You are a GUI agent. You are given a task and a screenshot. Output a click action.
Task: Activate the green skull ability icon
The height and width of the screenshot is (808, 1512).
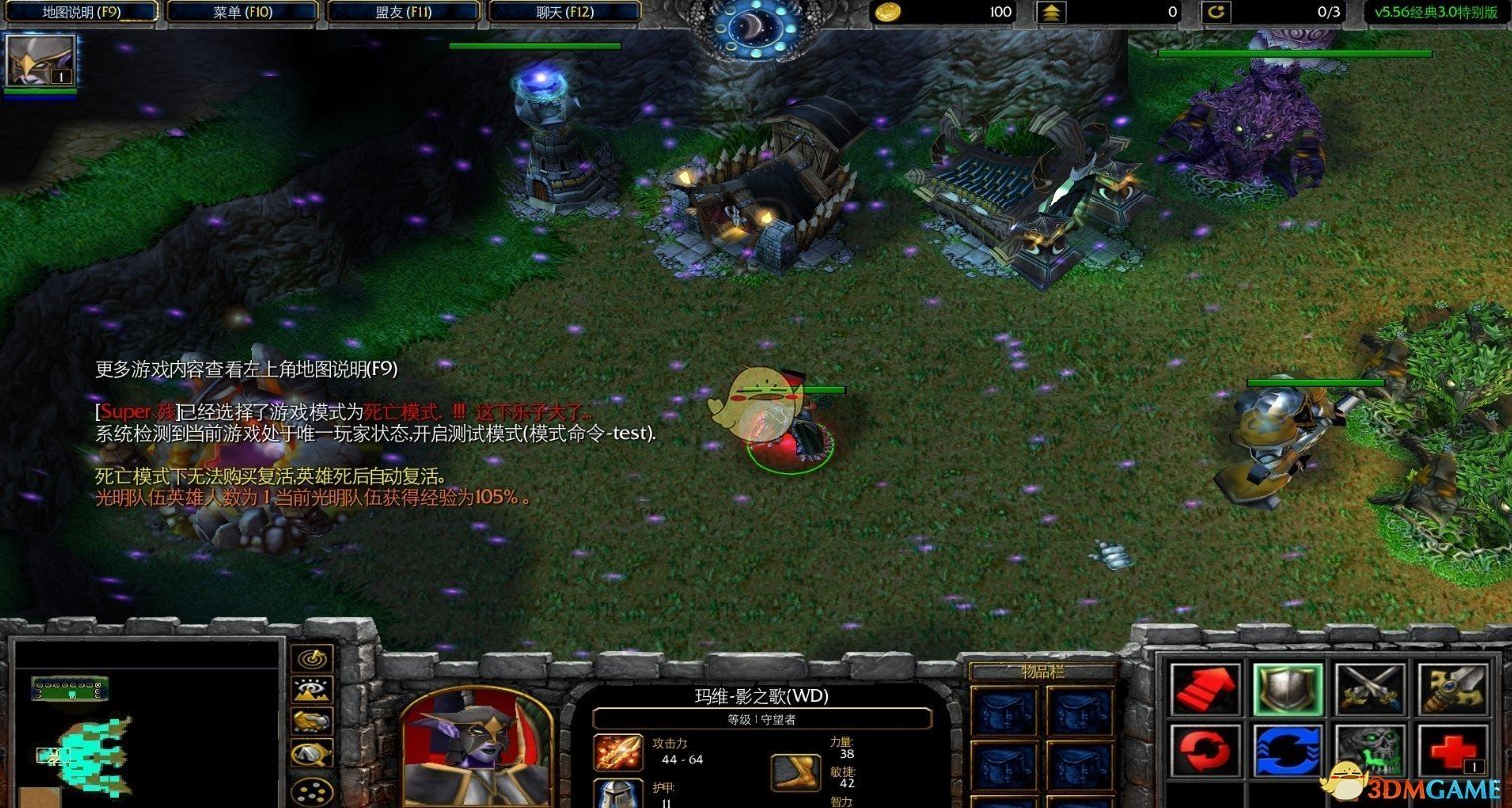click(x=1371, y=750)
